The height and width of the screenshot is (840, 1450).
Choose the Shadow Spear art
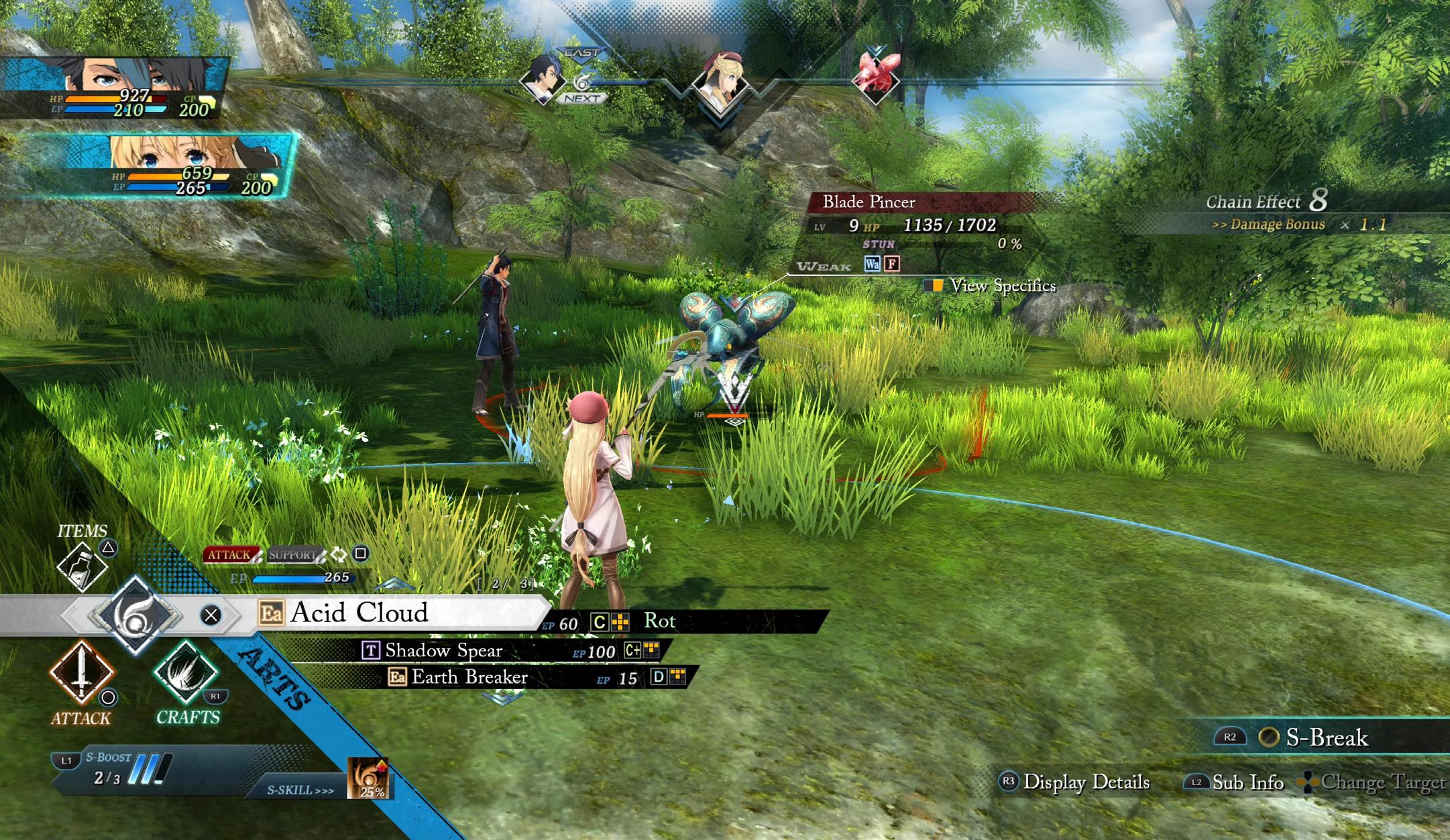point(443,650)
